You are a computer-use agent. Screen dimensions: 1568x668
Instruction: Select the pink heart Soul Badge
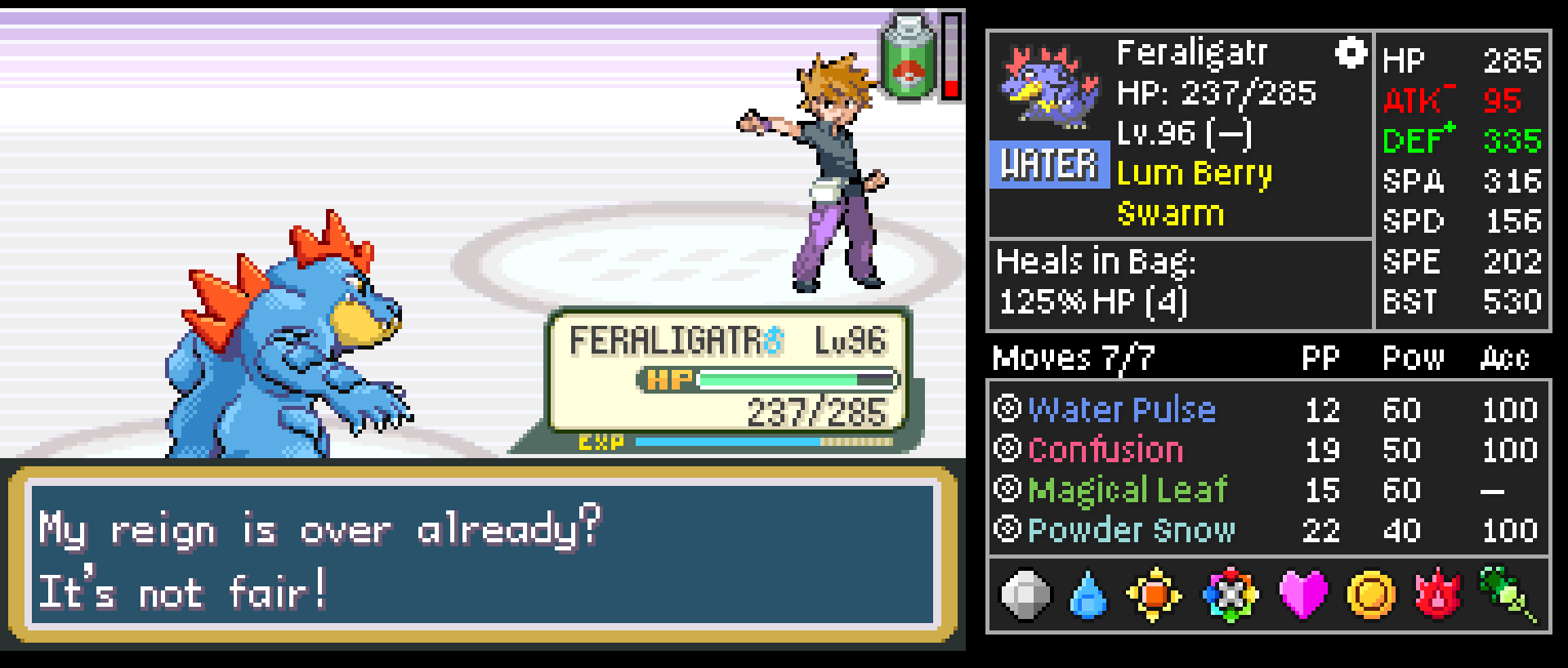click(x=1302, y=594)
